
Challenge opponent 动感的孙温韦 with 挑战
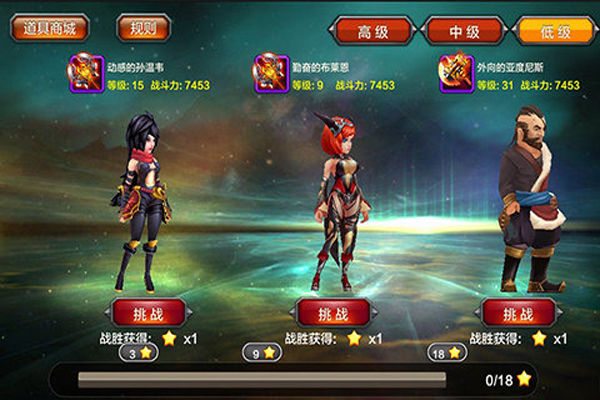click(147, 312)
